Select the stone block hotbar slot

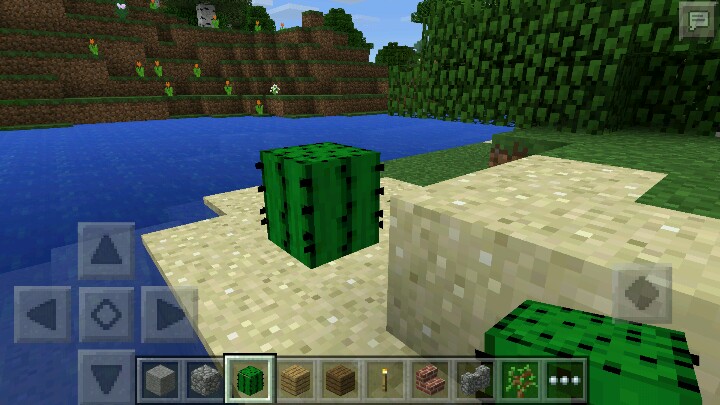(158, 380)
